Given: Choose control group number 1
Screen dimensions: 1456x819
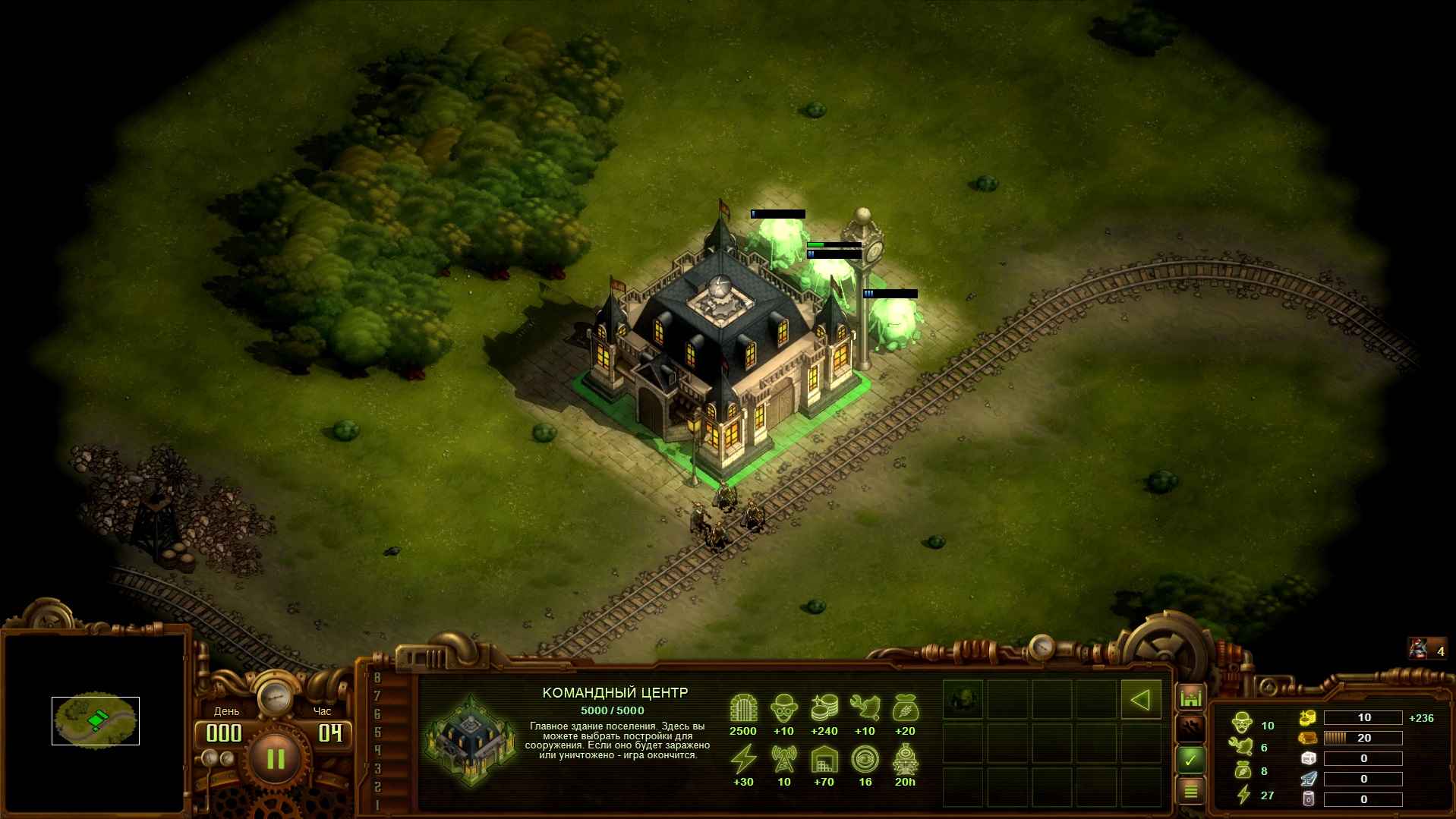Looking at the screenshot, I should (x=377, y=805).
